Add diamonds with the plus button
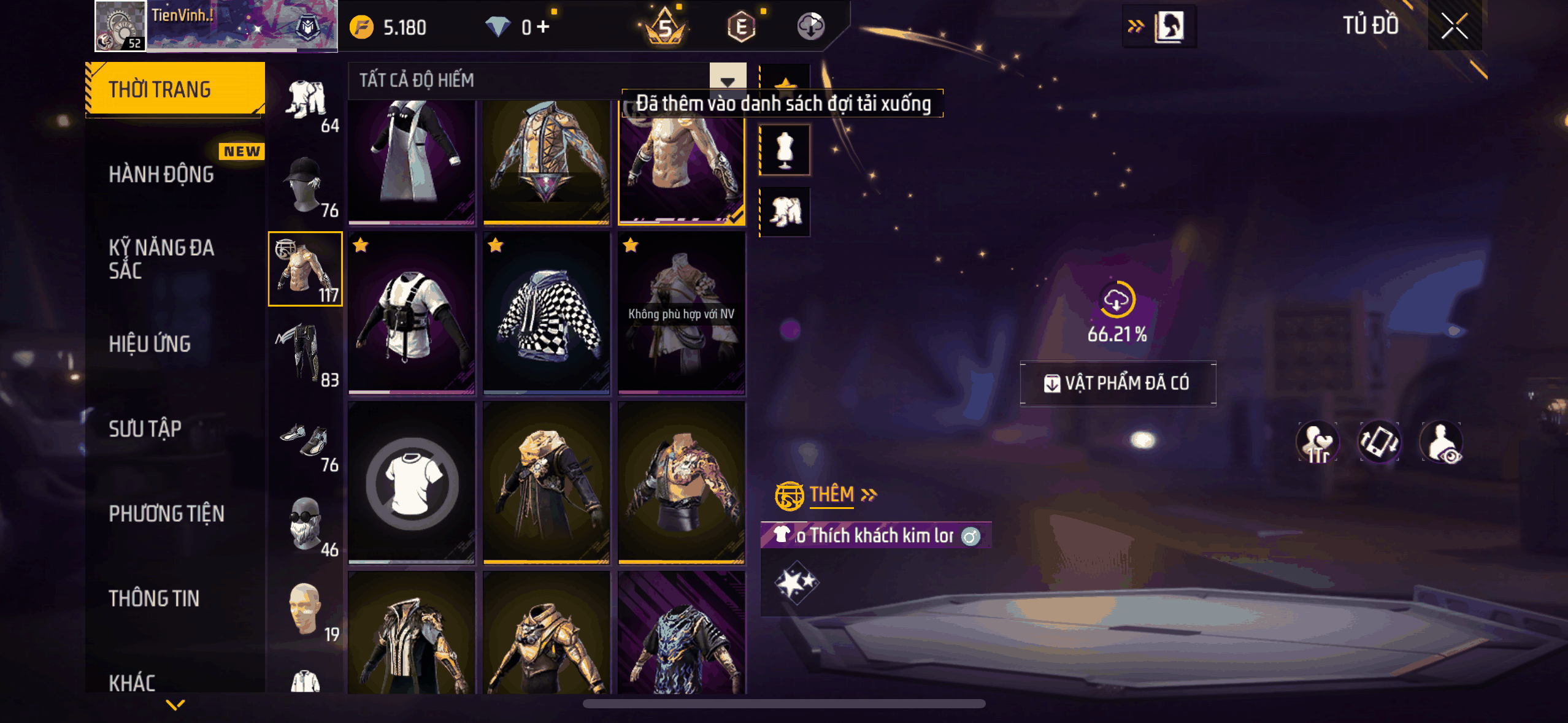 coord(543,27)
